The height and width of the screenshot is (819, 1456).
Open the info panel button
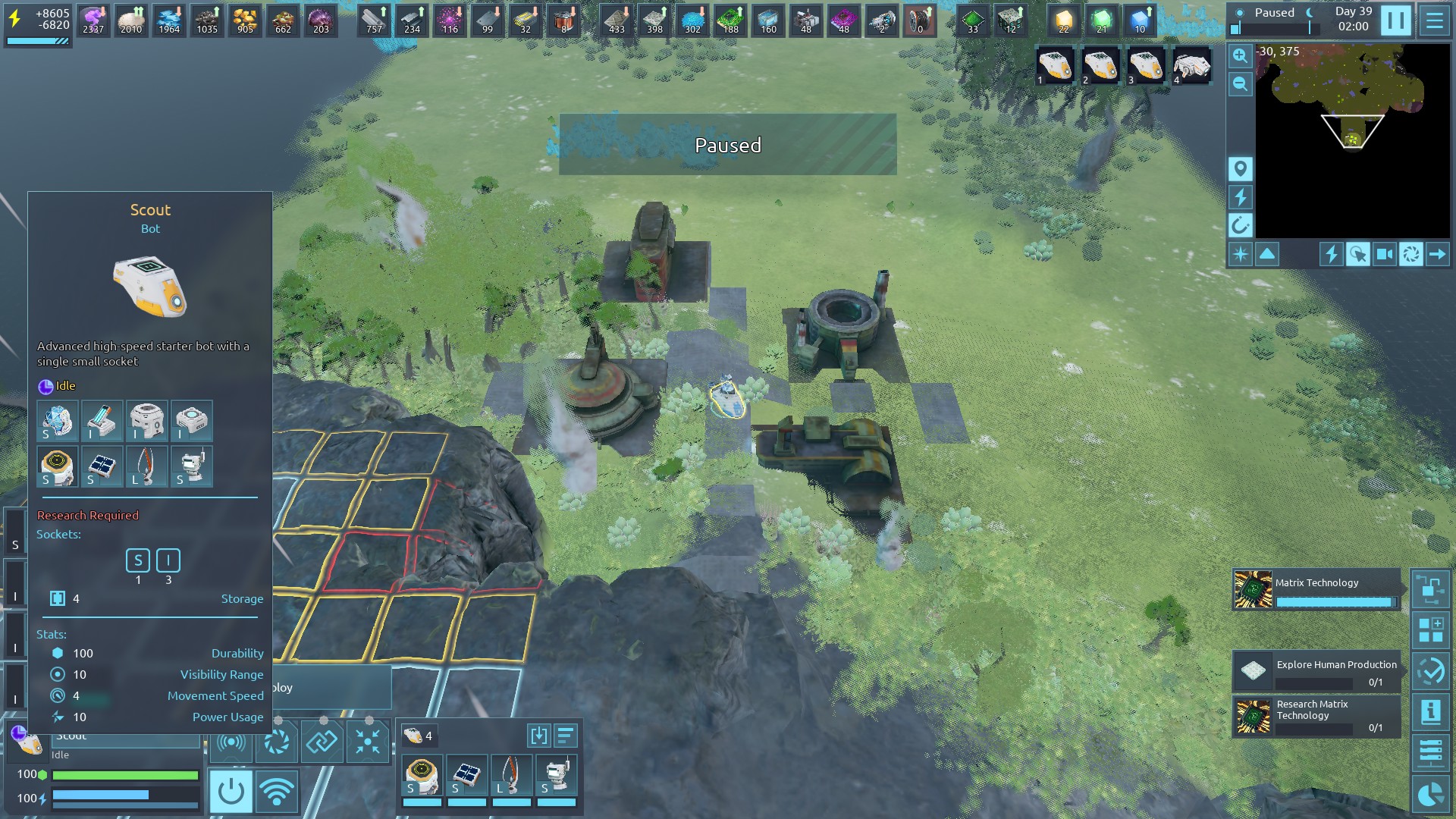click(1430, 712)
